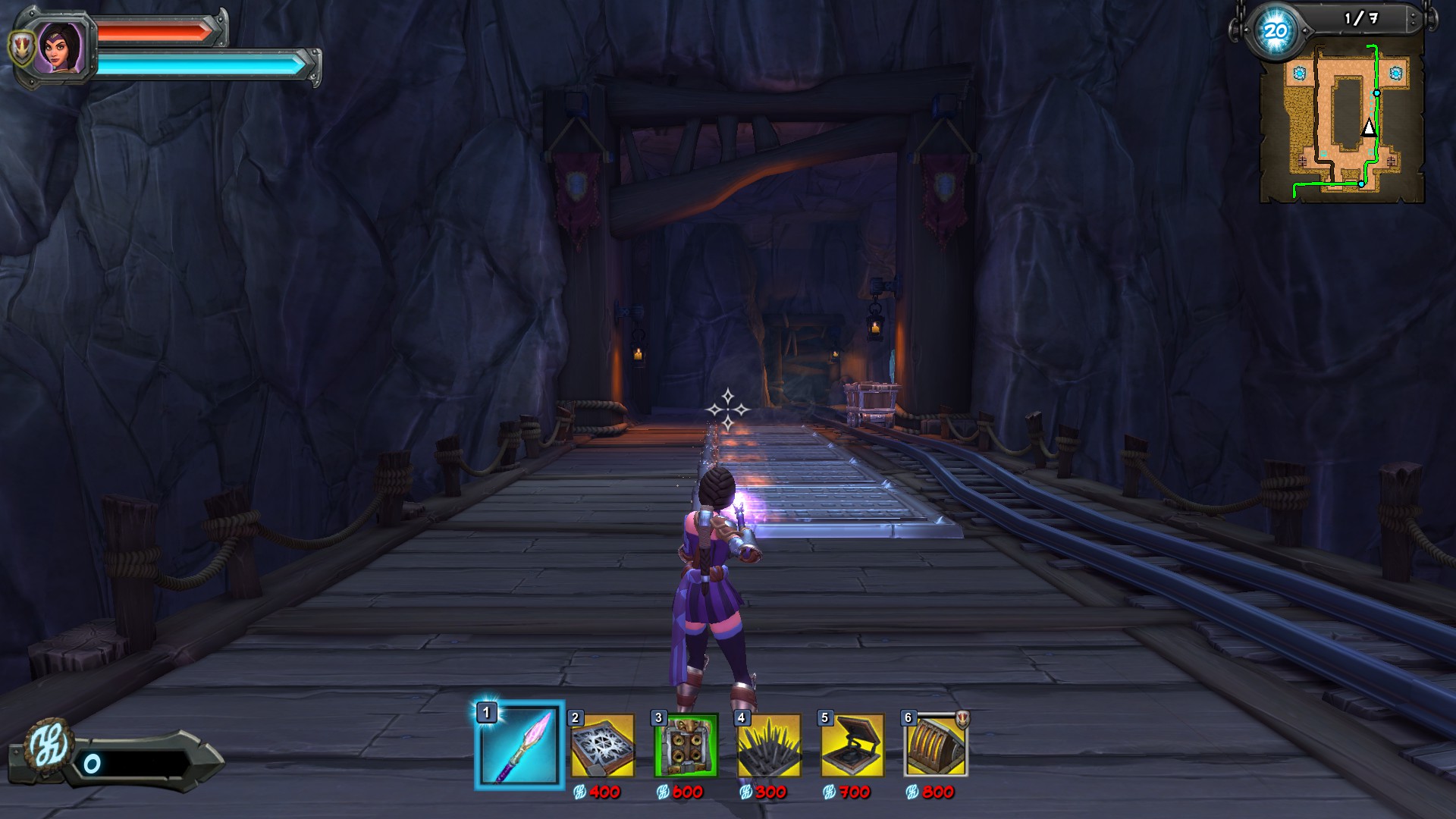Choose the frost floor trap costing 400
Screen dimensions: 1456x819
(603, 746)
